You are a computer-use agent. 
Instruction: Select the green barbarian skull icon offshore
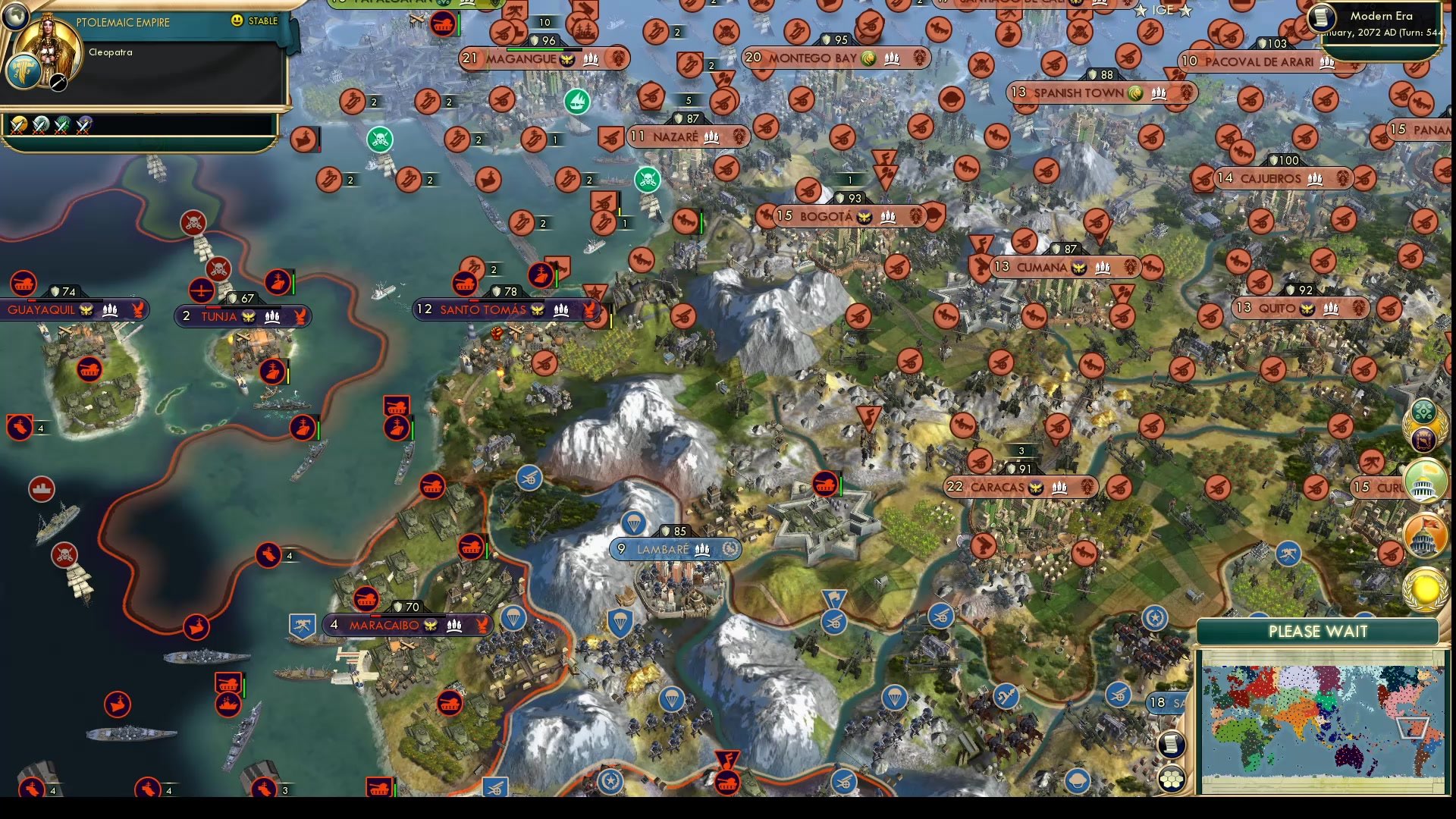(380, 139)
